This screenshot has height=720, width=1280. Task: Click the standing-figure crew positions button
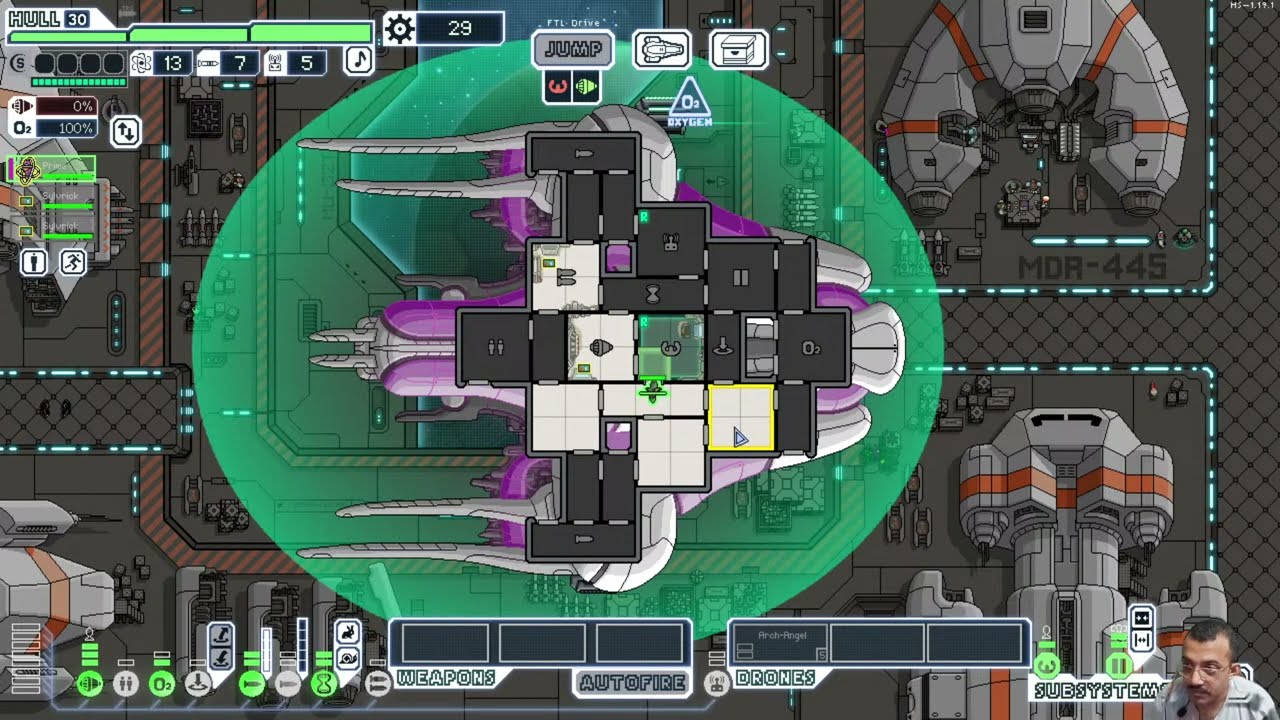pyautogui.click(x=34, y=262)
